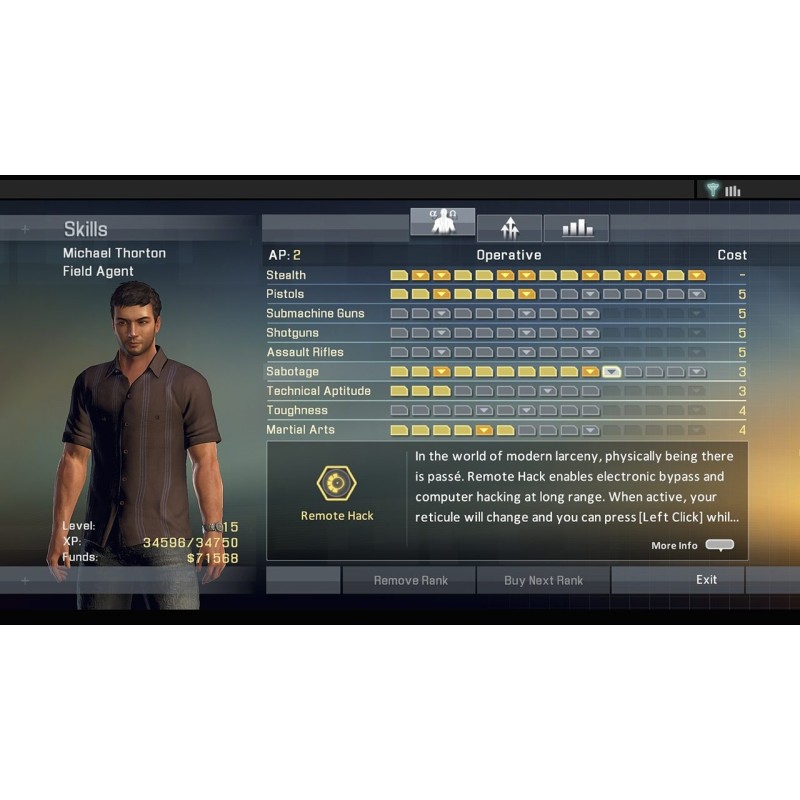Select the Toughness skill row

click(296, 410)
